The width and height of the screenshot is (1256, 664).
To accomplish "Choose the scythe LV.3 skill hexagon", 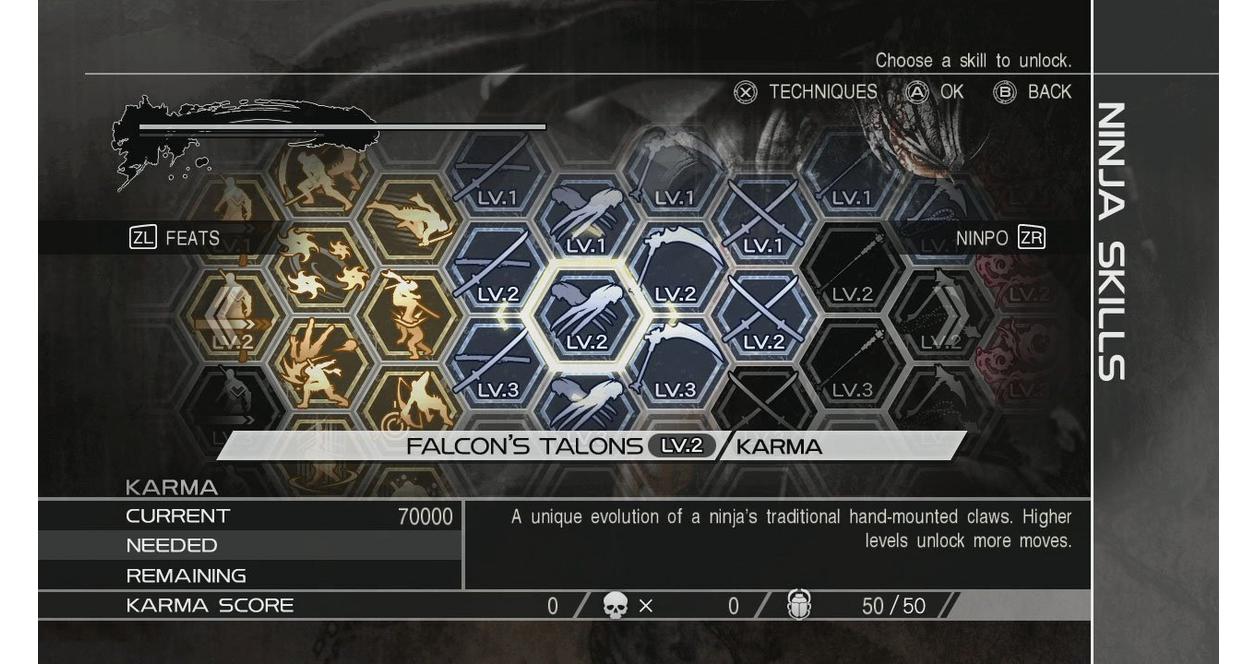I will [675, 365].
